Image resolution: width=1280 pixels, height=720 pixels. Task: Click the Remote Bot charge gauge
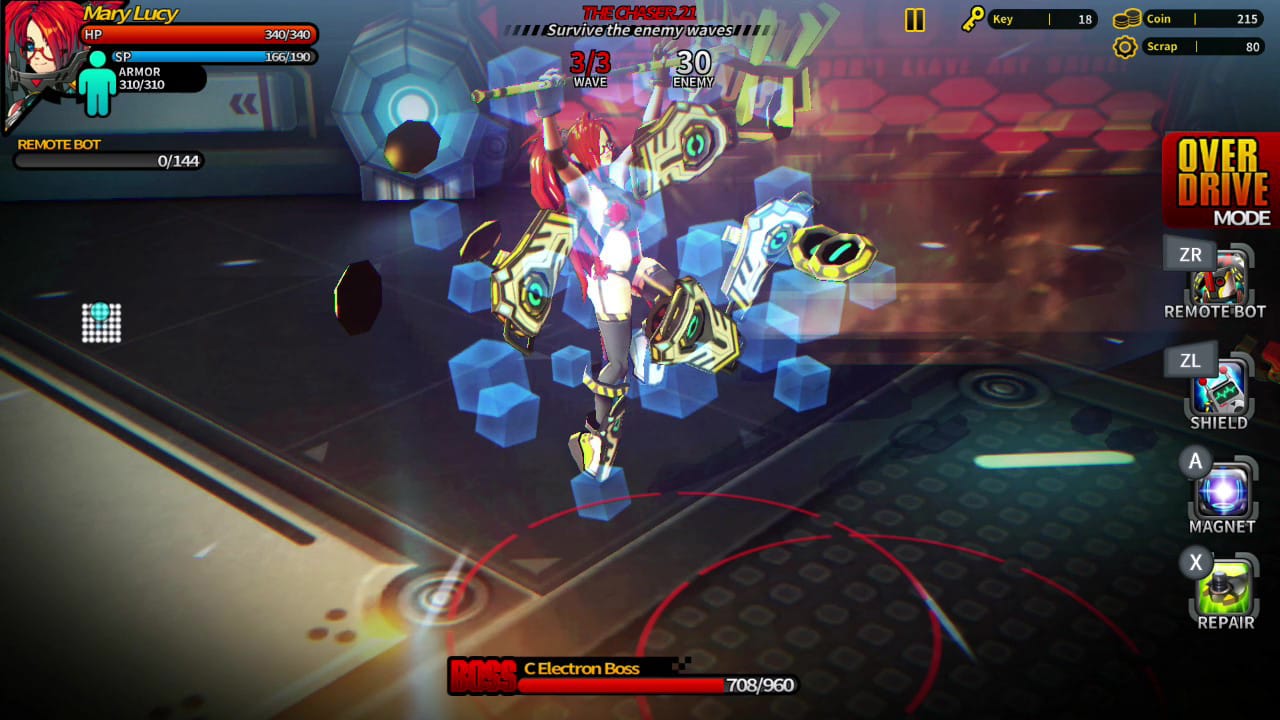coord(108,158)
